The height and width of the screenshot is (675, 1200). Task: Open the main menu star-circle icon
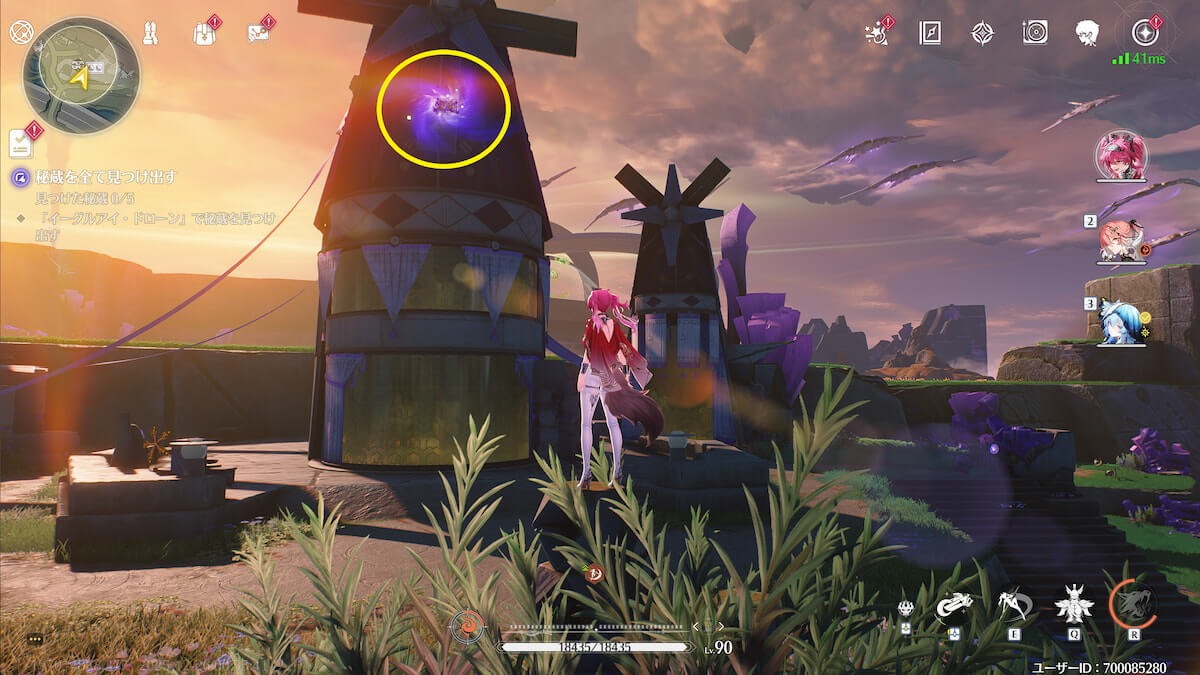pyautogui.click(x=1144, y=33)
